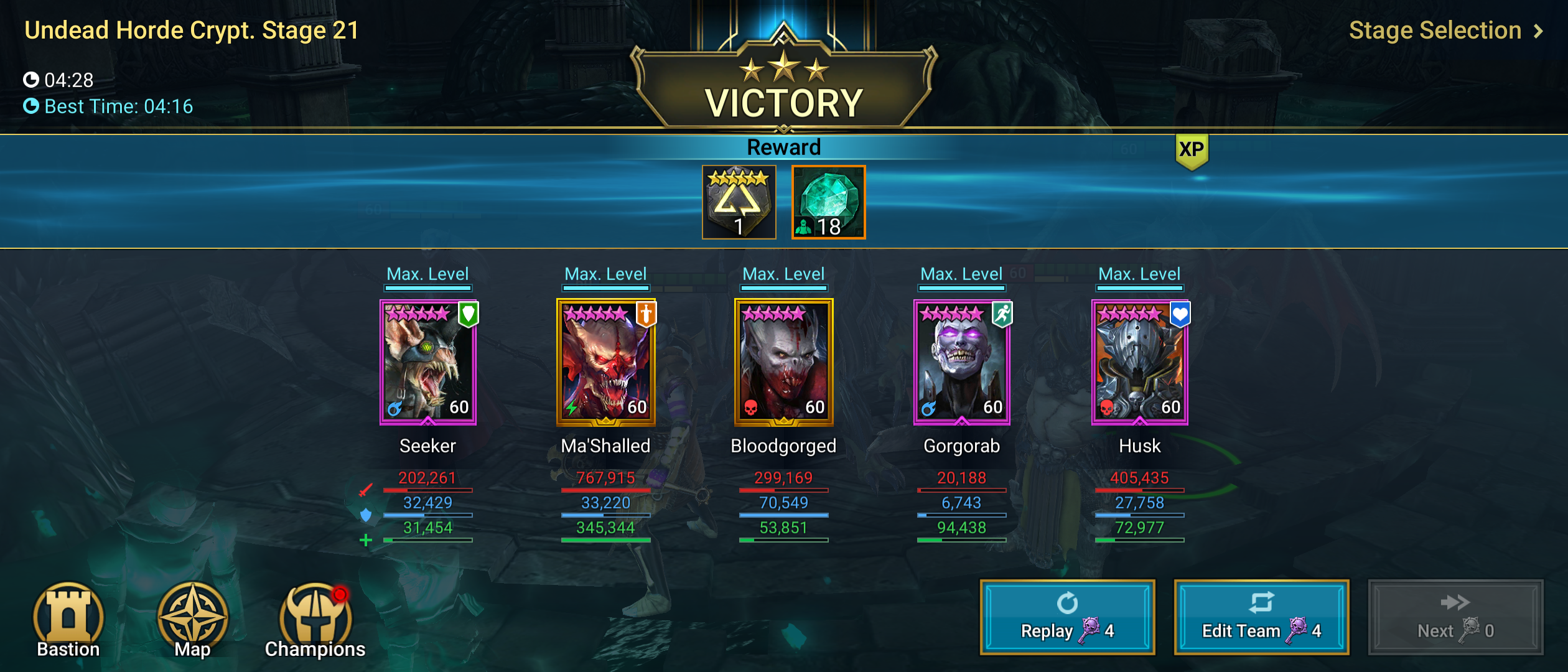The height and width of the screenshot is (672, 1568).
Task: Select Bloodgorged's champion portrait
Action: click(783, 364)
